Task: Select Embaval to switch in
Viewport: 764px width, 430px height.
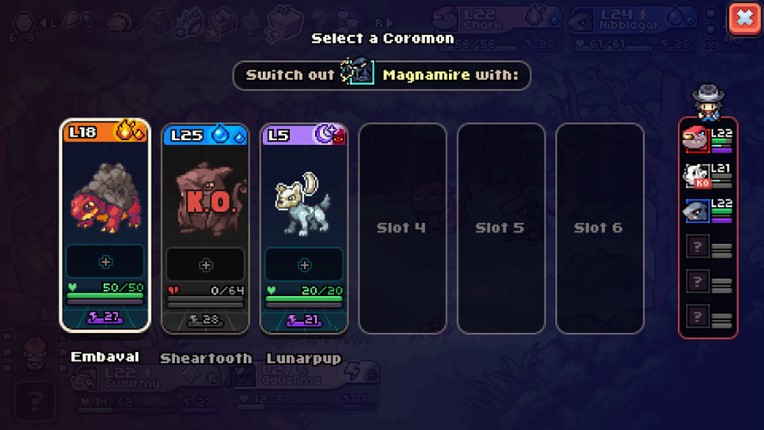Action: tap(105, 198)
